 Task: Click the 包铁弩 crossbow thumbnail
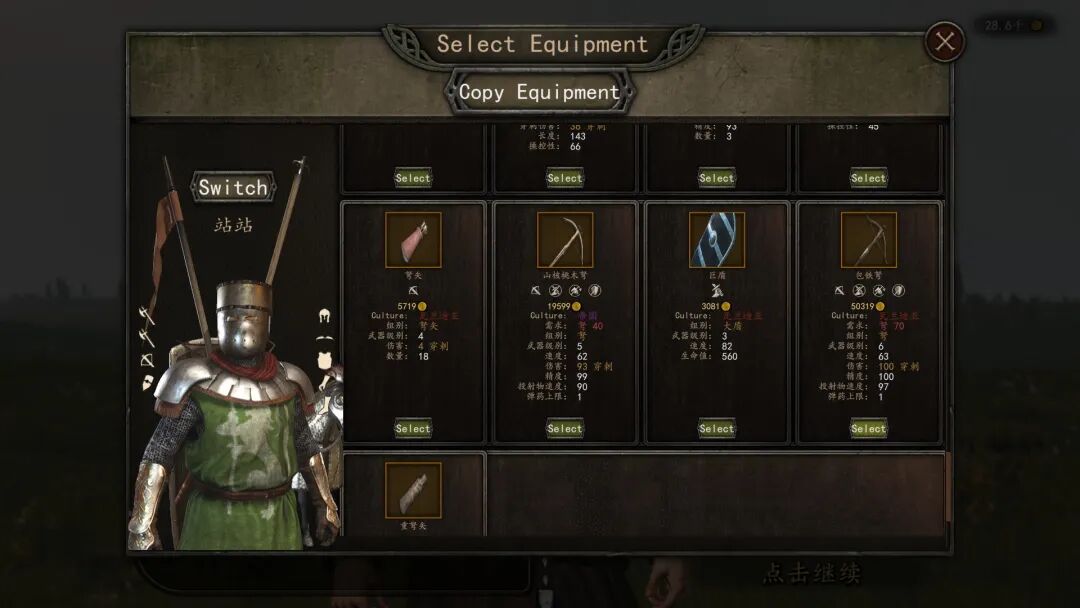click(869, 240)
